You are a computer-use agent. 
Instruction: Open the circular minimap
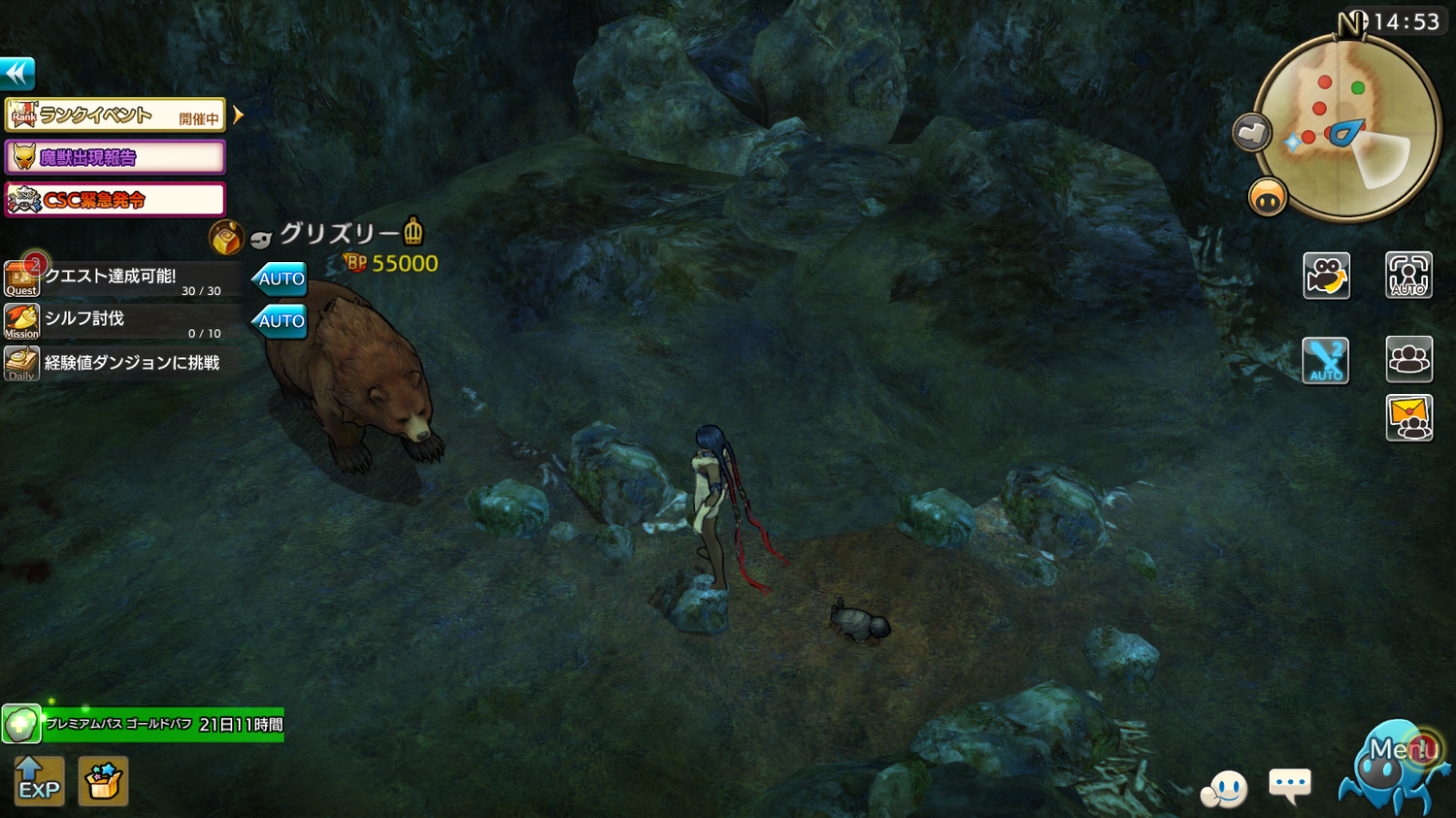[1347, 128]
